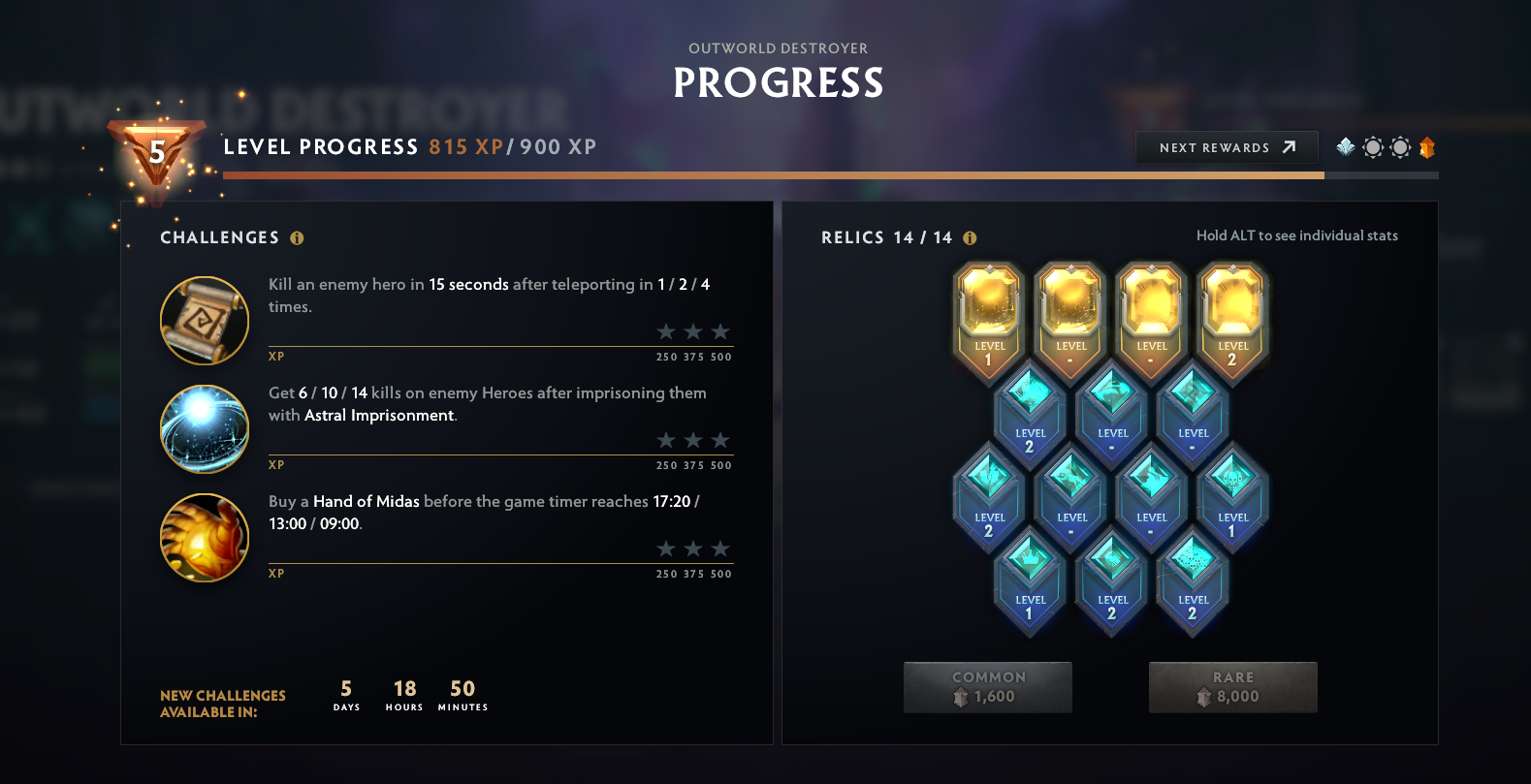Purchase a Common relic for 1,600
Viewport: 1531px width, 784px height.
point(987,686)
